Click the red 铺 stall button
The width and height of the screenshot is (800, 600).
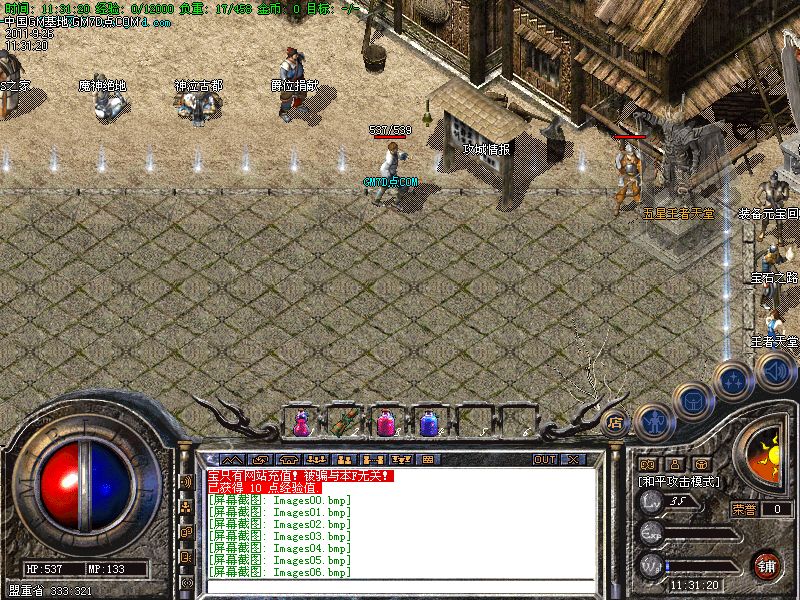tap(767, 565)
